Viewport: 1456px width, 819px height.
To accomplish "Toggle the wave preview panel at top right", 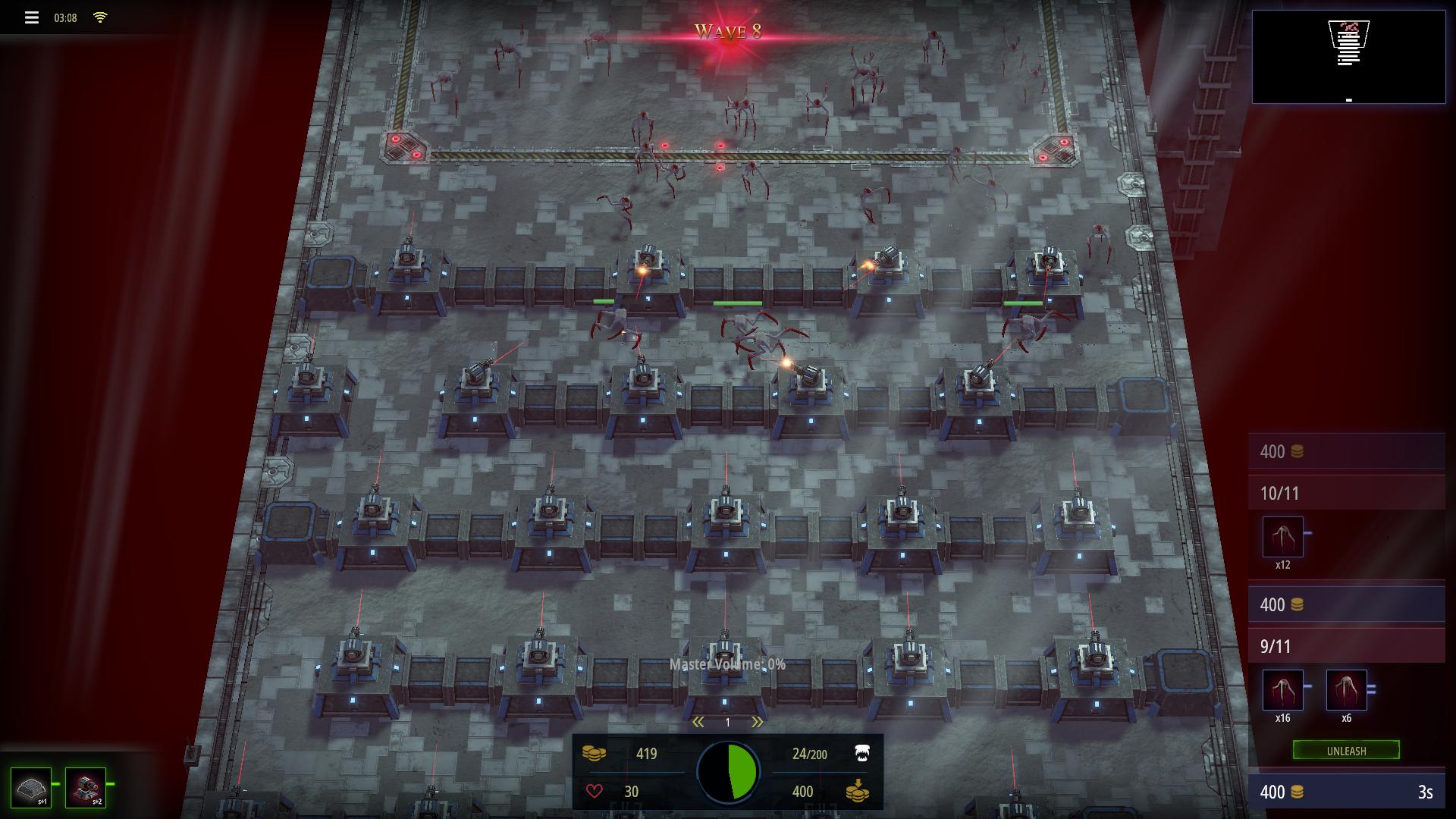I will point(1349,55).
